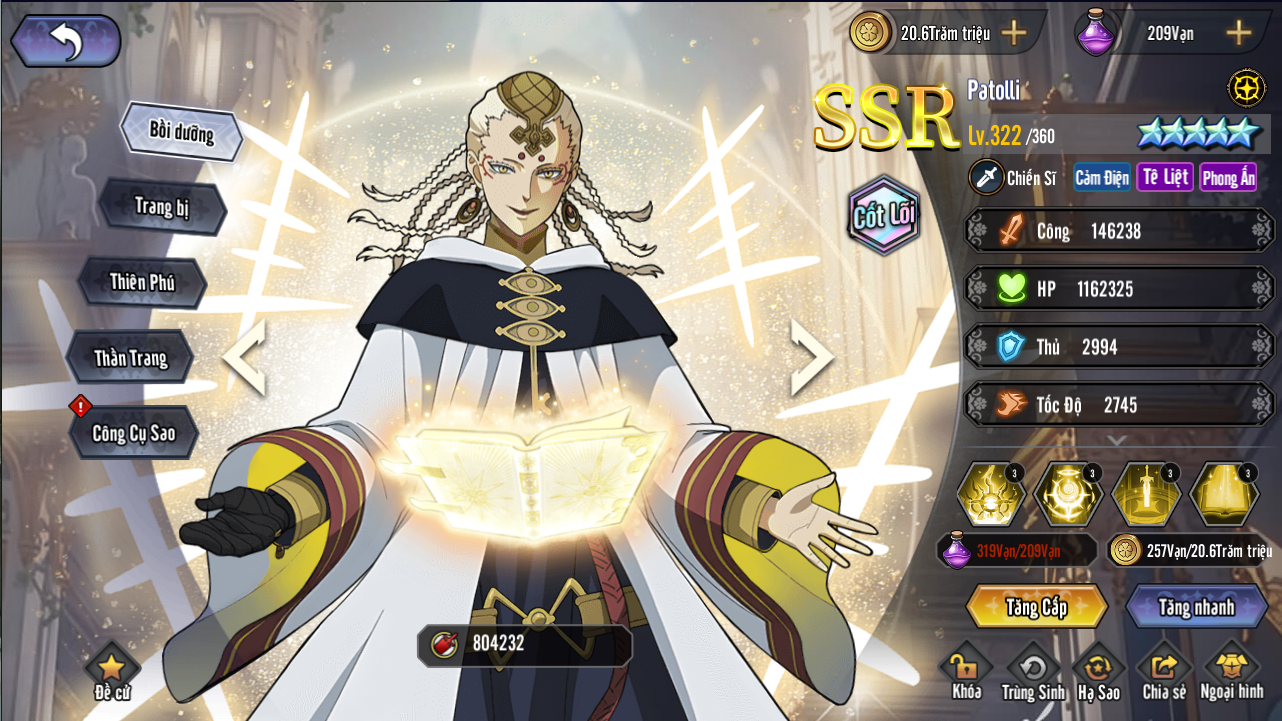Show the next hero with right arrow

coord(811,357)
